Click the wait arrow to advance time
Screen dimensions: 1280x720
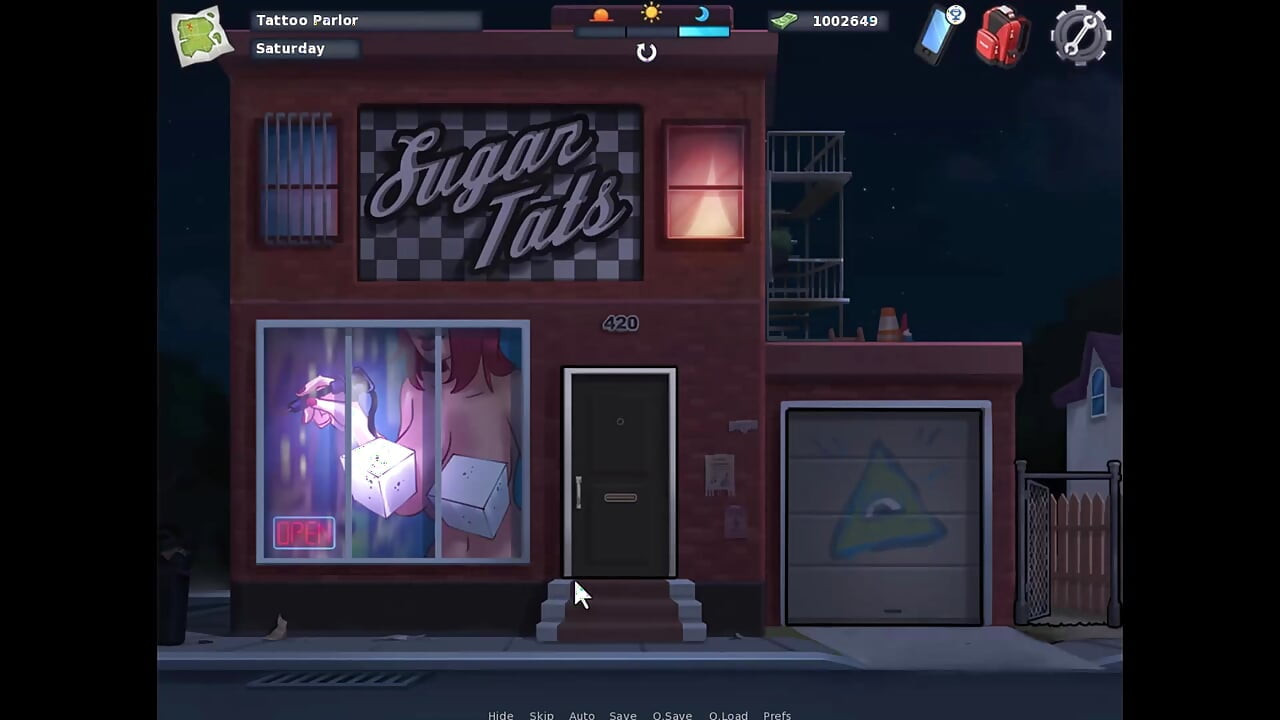click(x=646, y=52)
